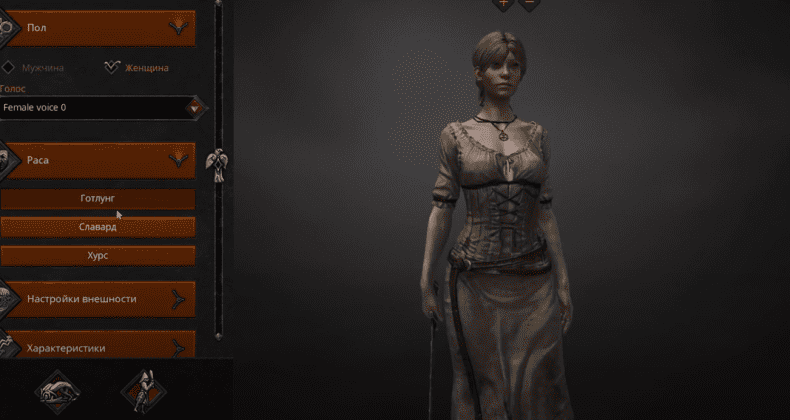The width and height of the screenshot is (790, 420).
Task: Zoom out with the minus button
Action: [x=529, y=4]
